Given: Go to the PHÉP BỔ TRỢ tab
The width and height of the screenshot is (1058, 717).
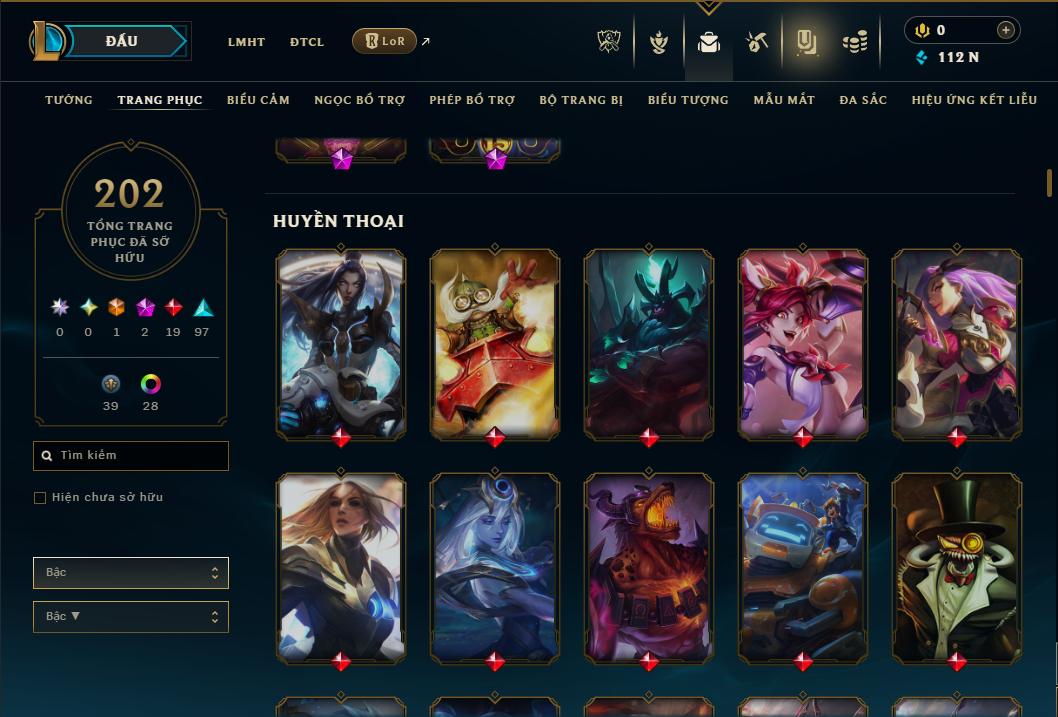Looking at the screenshot, I should 472,100.
